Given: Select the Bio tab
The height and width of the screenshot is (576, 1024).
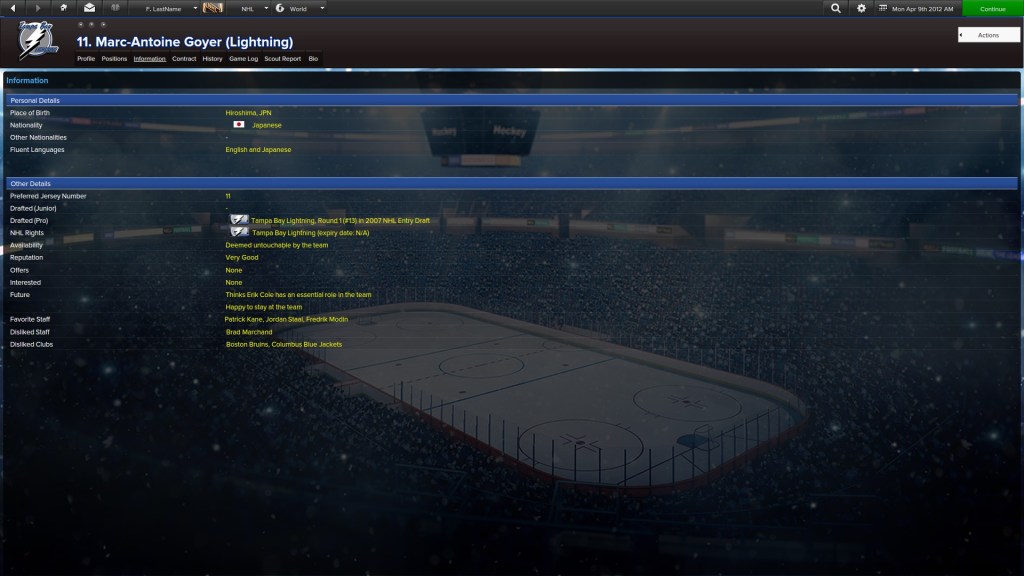Looking at the screenshot, I should point(313,59).
